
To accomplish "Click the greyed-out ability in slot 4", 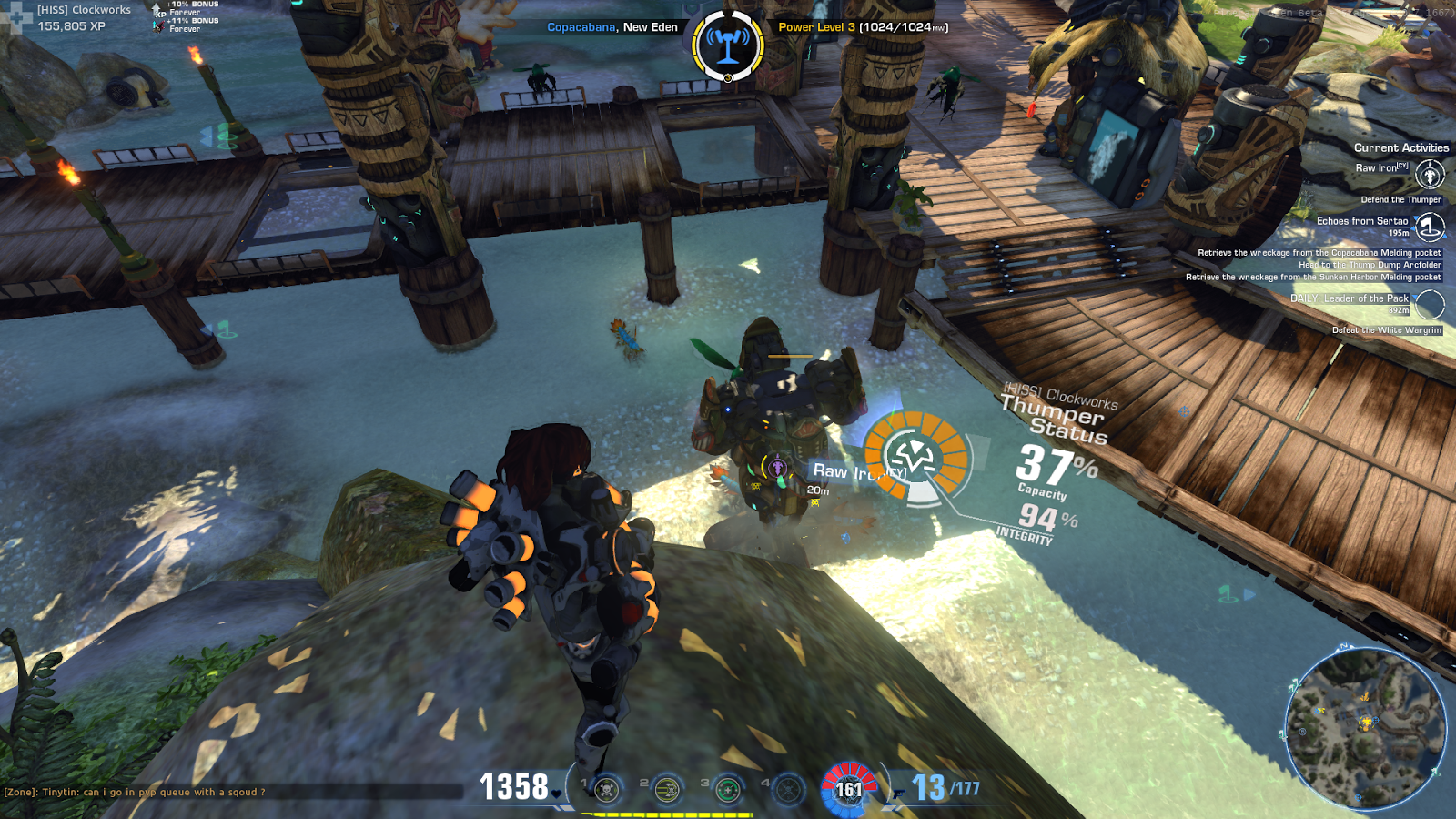I will pyautogui.click(x=787, y=790).
